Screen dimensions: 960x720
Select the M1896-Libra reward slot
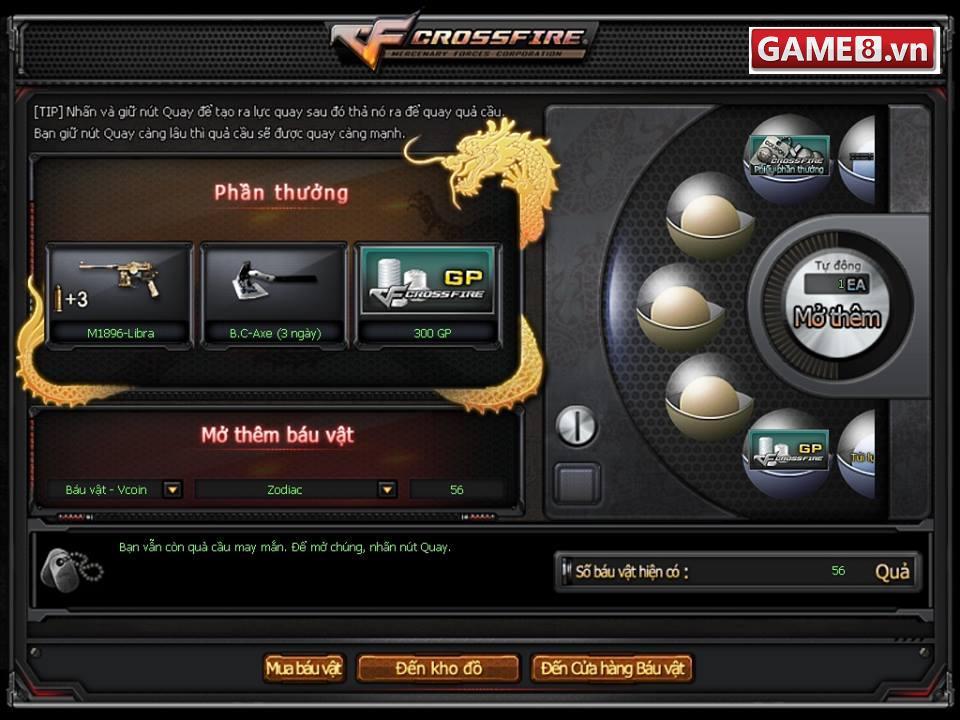(x=119, y=294)
